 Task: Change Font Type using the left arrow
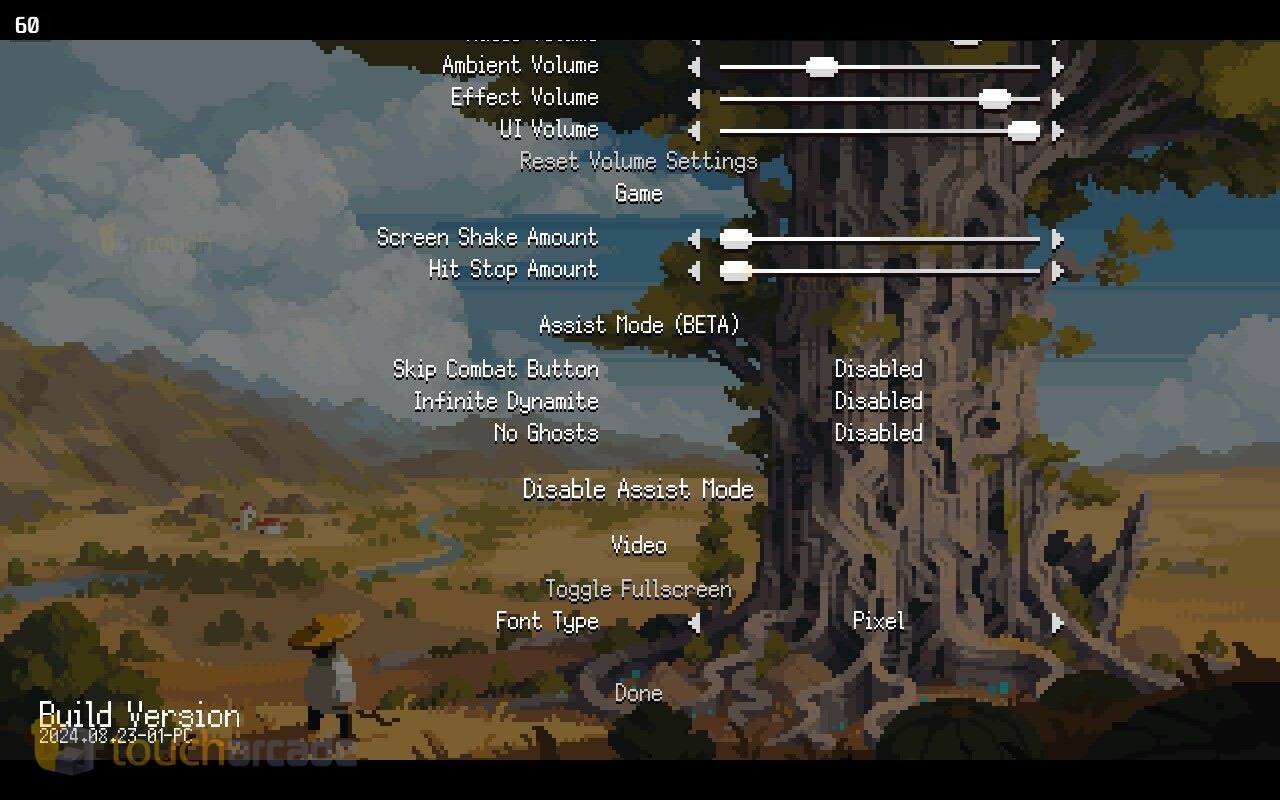(x=695, y=623)
